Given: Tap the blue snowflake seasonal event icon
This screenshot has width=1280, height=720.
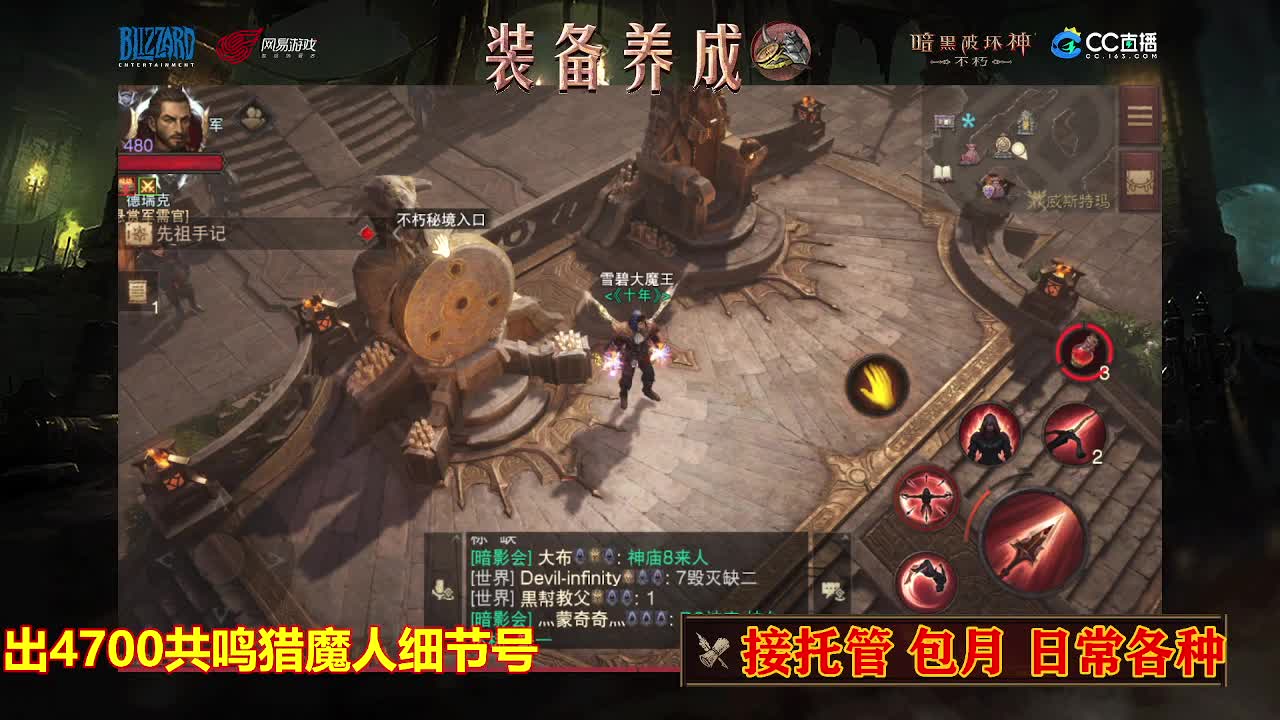Looking at the screenshot, I should (967, 121).
